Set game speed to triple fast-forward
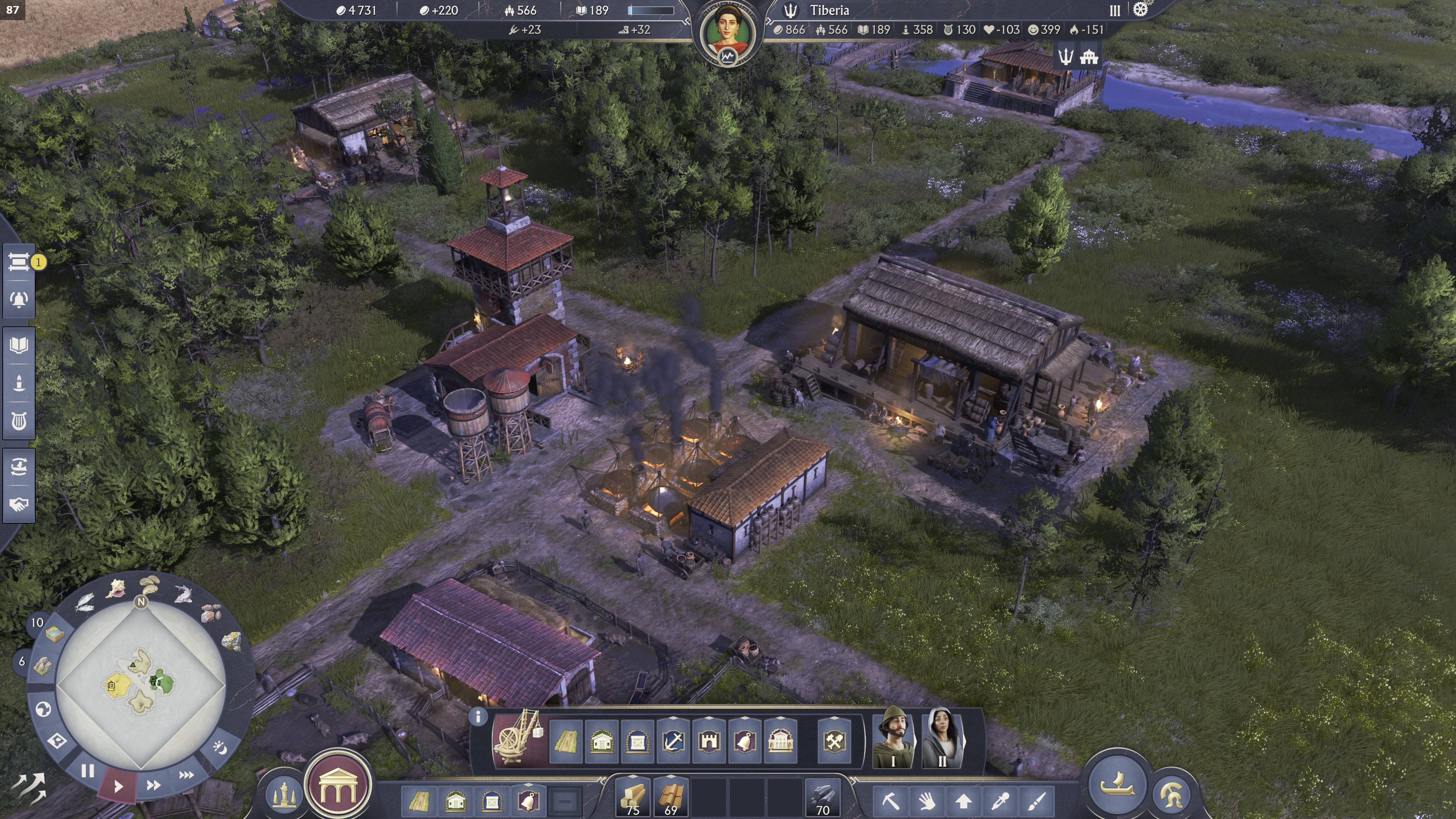 coord(186,775)
